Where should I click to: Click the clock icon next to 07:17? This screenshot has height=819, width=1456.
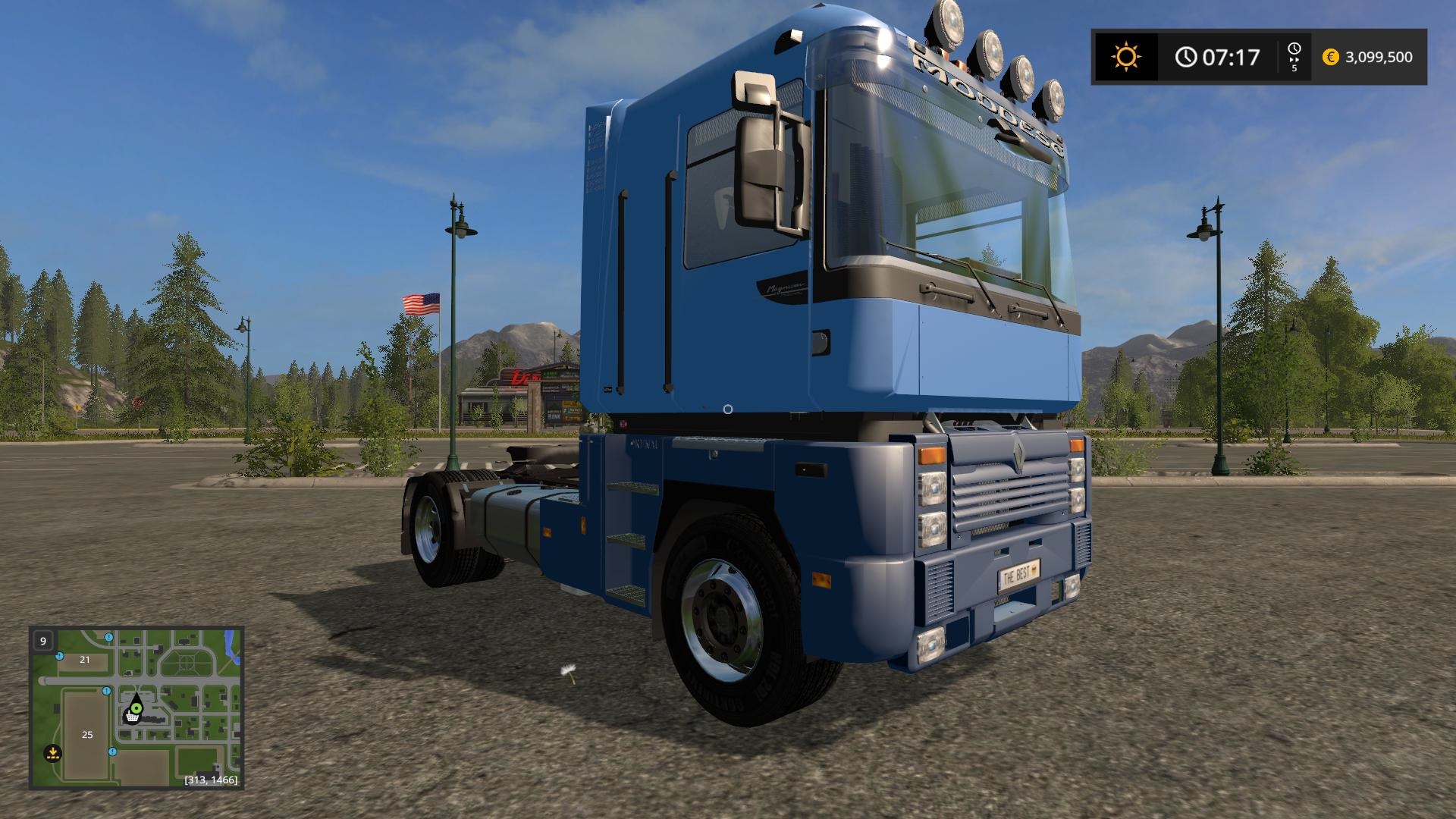[1187, 56]
